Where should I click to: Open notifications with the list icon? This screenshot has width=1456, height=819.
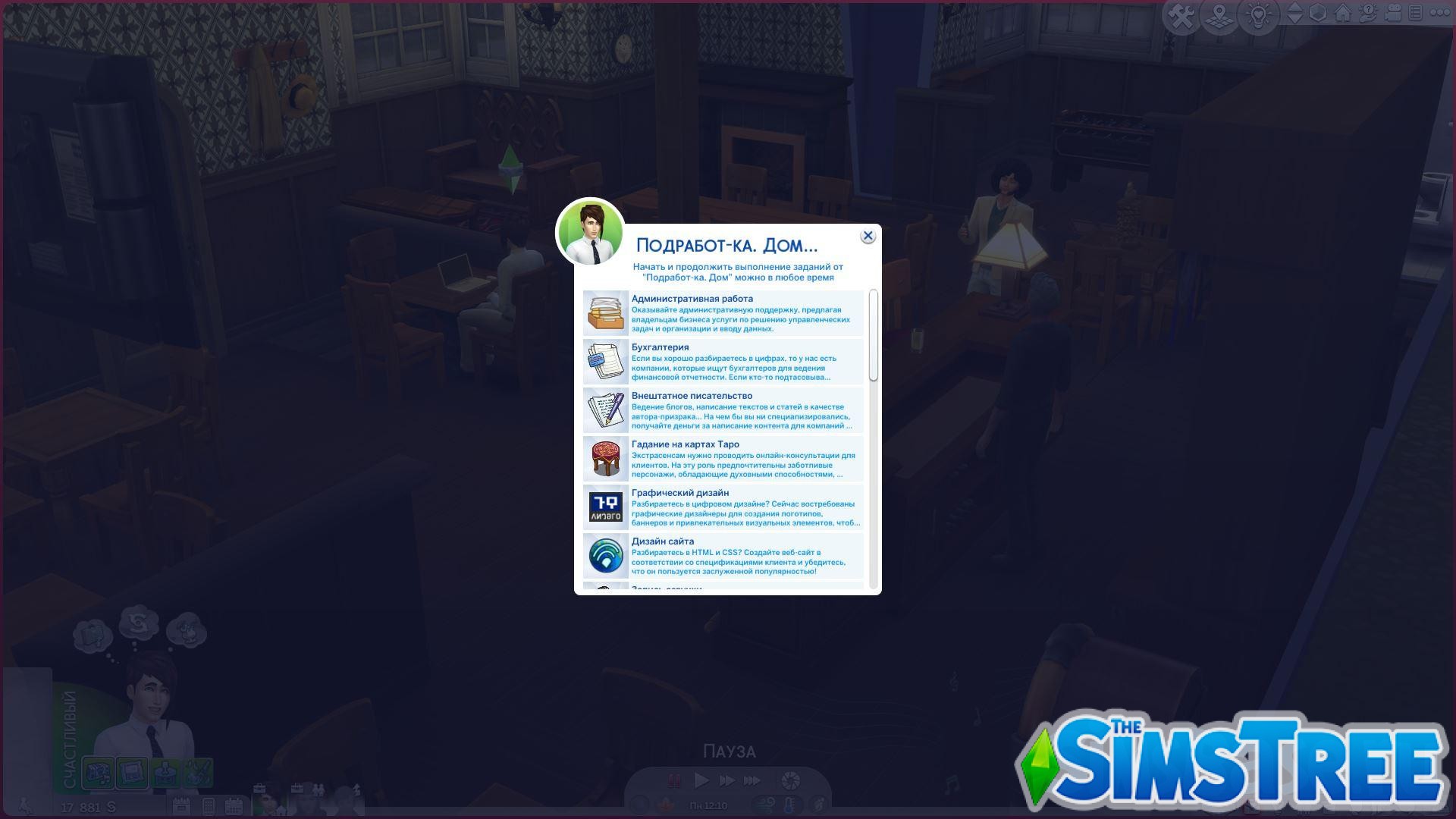tap(1417, 13)
